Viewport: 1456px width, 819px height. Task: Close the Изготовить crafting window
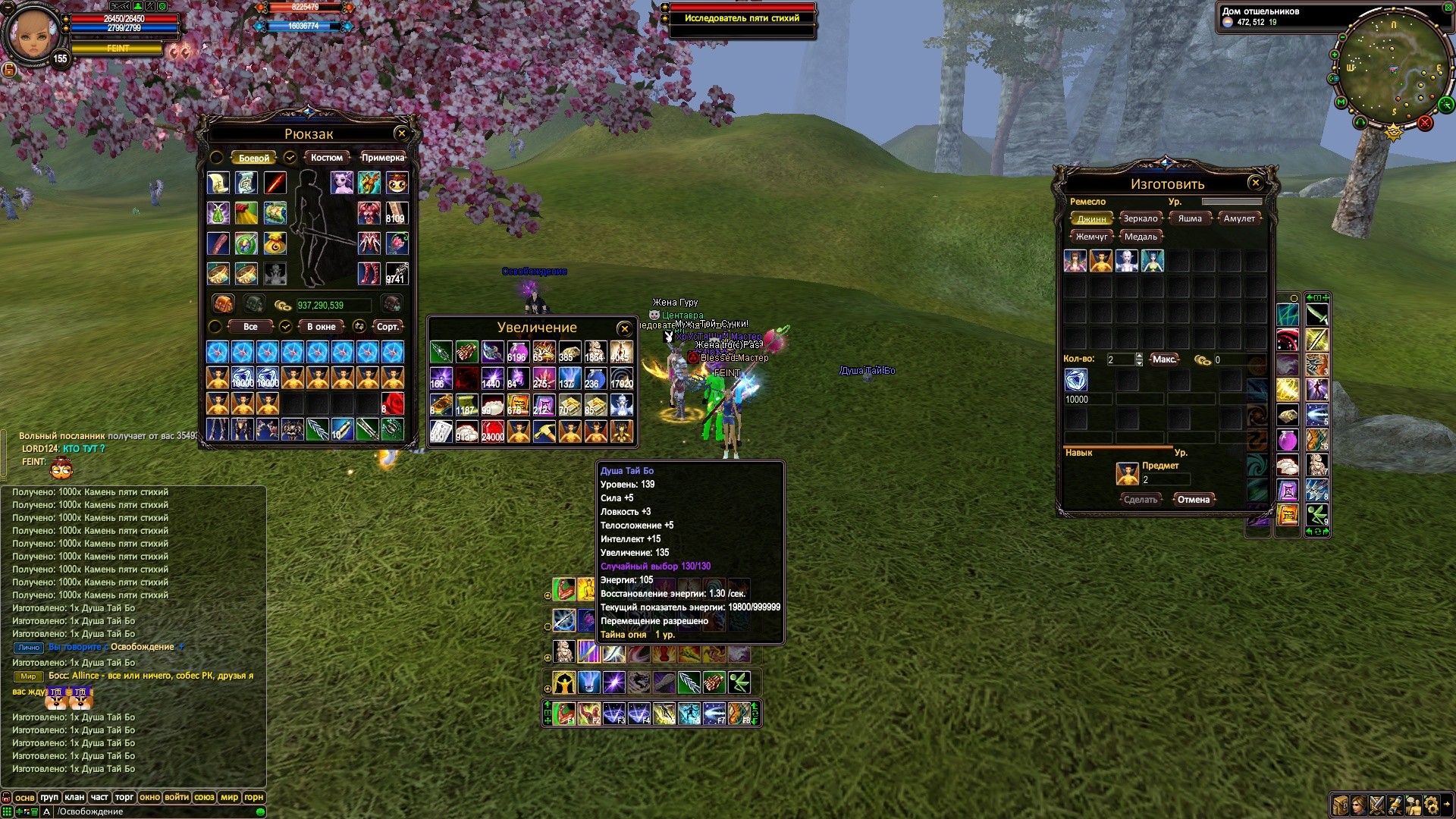pyautogui.click(x=1256, y=183)
